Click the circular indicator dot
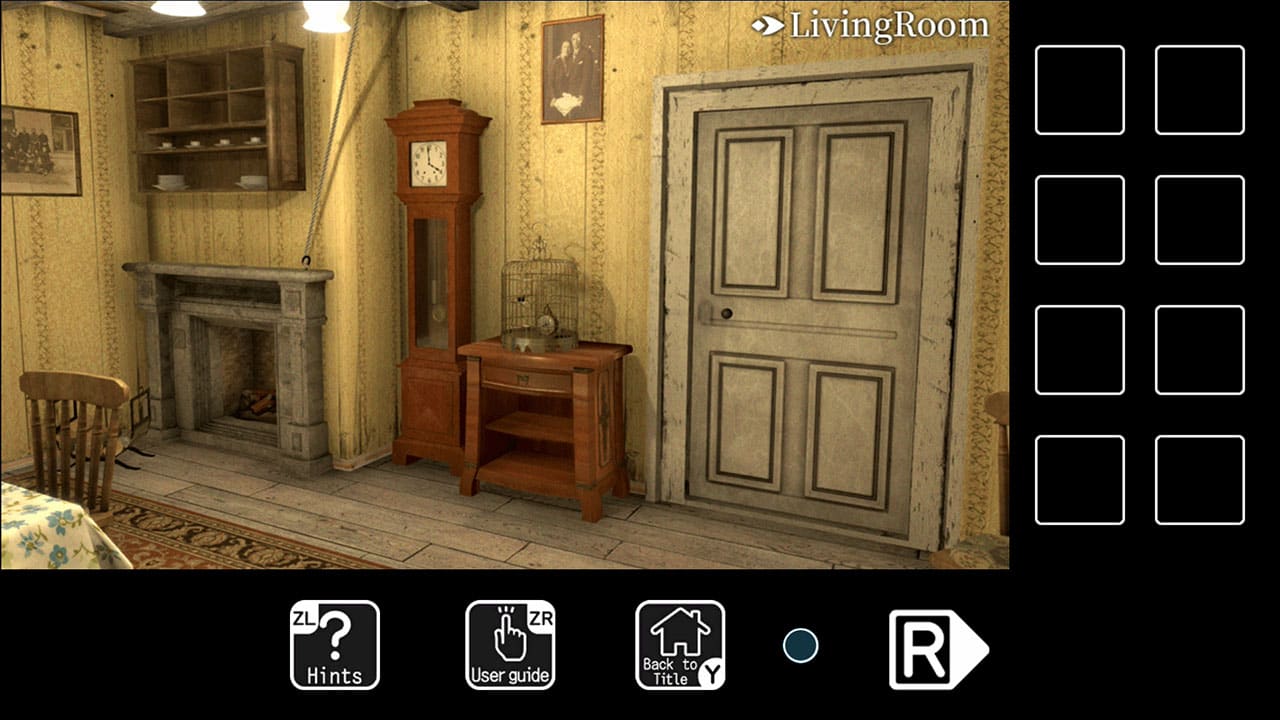This screenshot has height=720, width=1280. [x=800, y=645]
